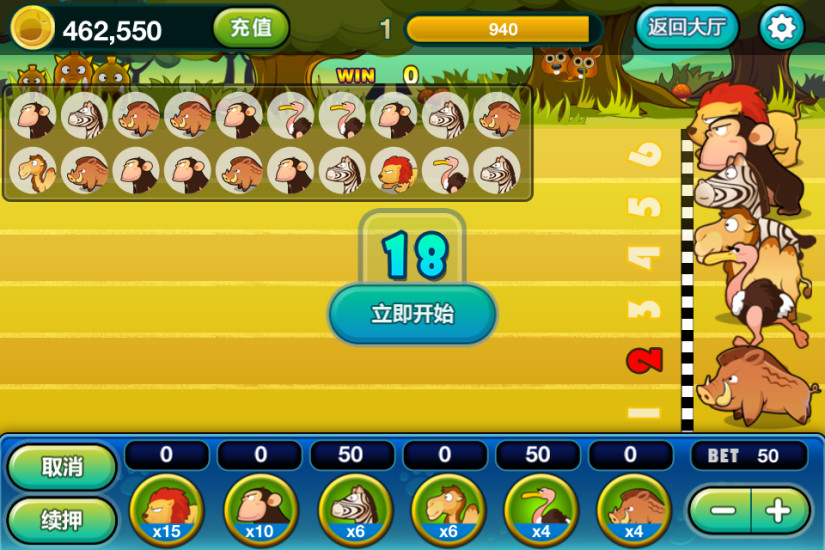Decrease bet amount with minus button
This screenshot has width=825, height=550.
click(x=722, y=511)
